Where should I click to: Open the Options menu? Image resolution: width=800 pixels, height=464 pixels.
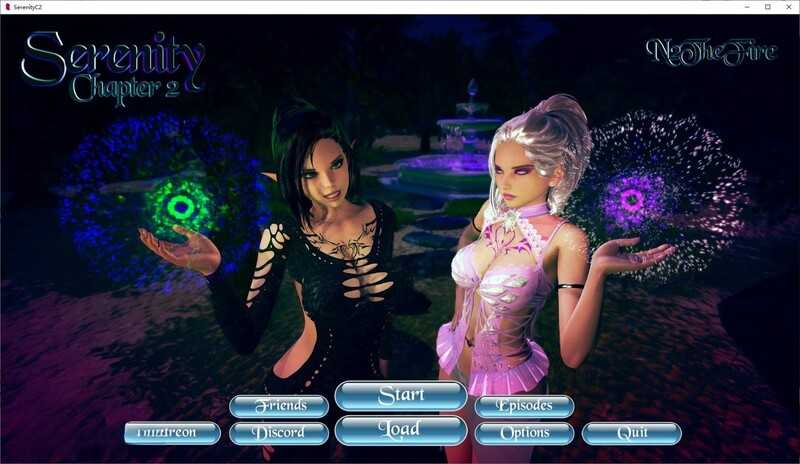tap(524, 433)
